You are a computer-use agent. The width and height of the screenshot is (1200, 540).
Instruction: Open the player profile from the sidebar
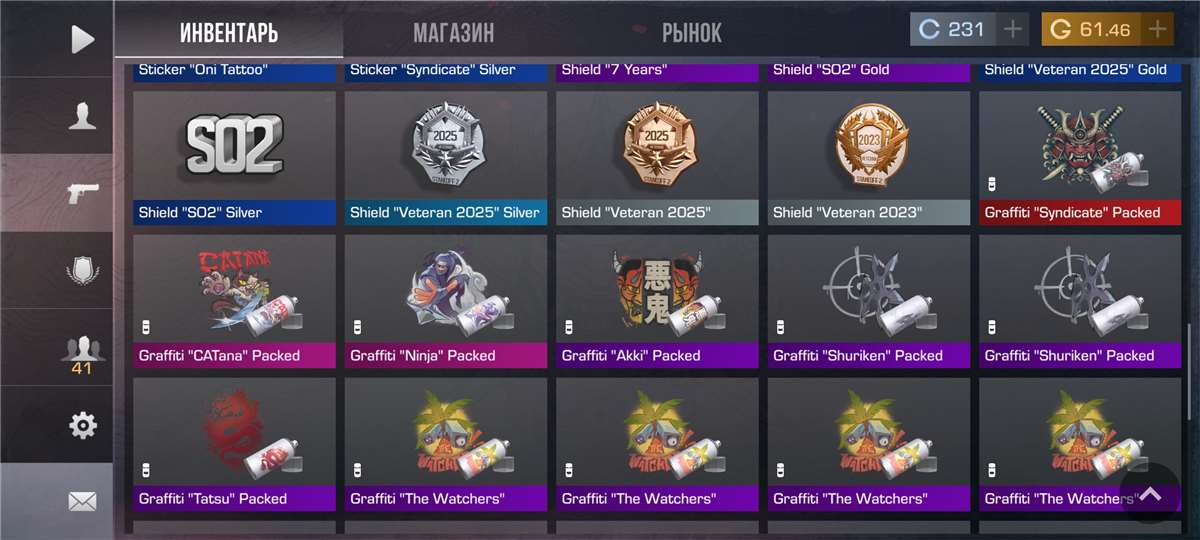click(x=82, y=116)
